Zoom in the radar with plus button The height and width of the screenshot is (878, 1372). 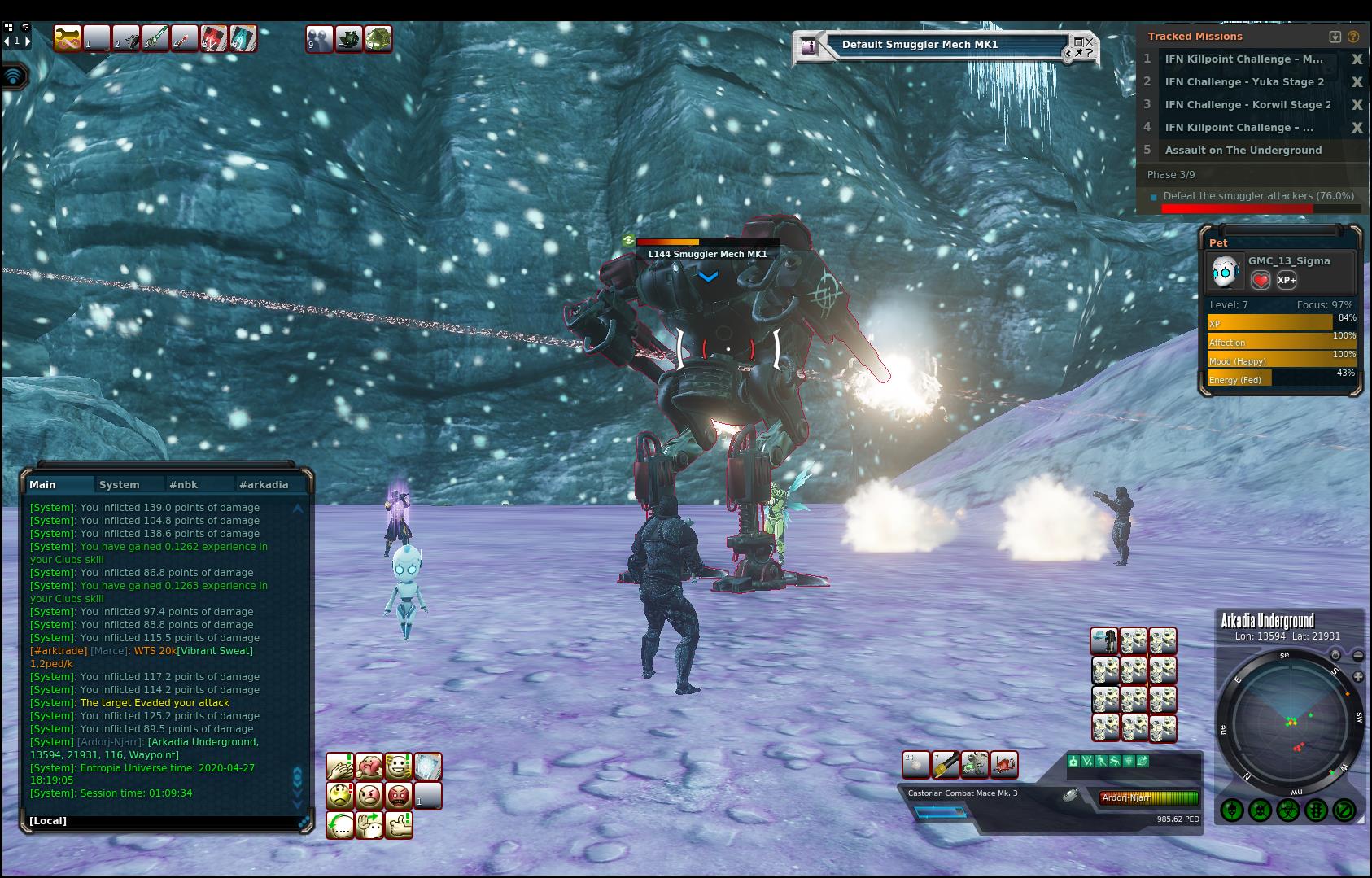click(x=1358, y=677)
